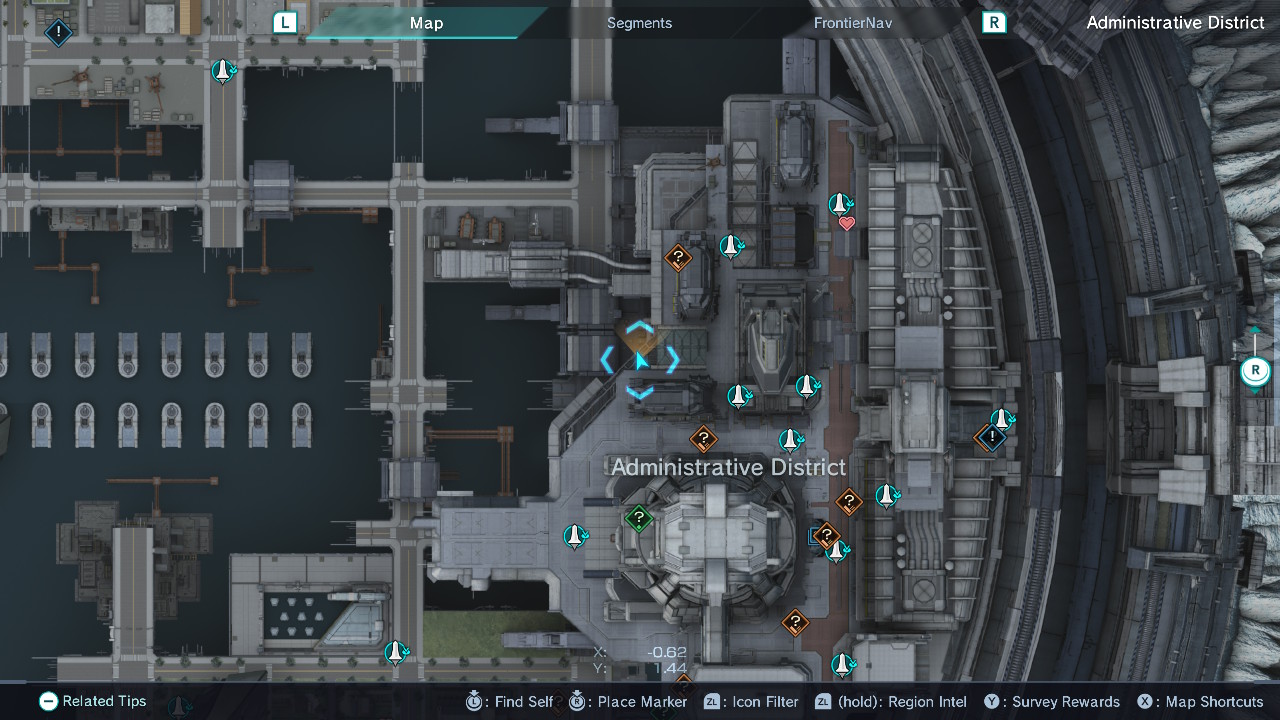This screenshot has width=1280, height=720.
Task: Open the FrontierNav tab
Action: point(852,22)
